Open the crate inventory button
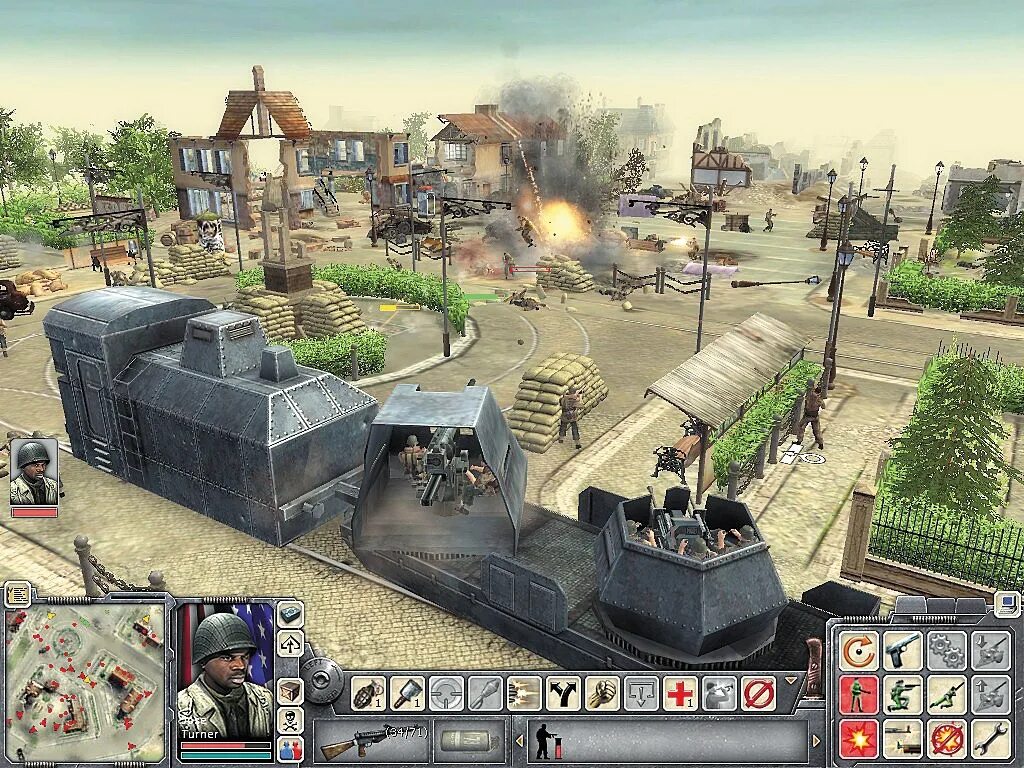This screenshot has width=1024, height=768. coord(290,690)
